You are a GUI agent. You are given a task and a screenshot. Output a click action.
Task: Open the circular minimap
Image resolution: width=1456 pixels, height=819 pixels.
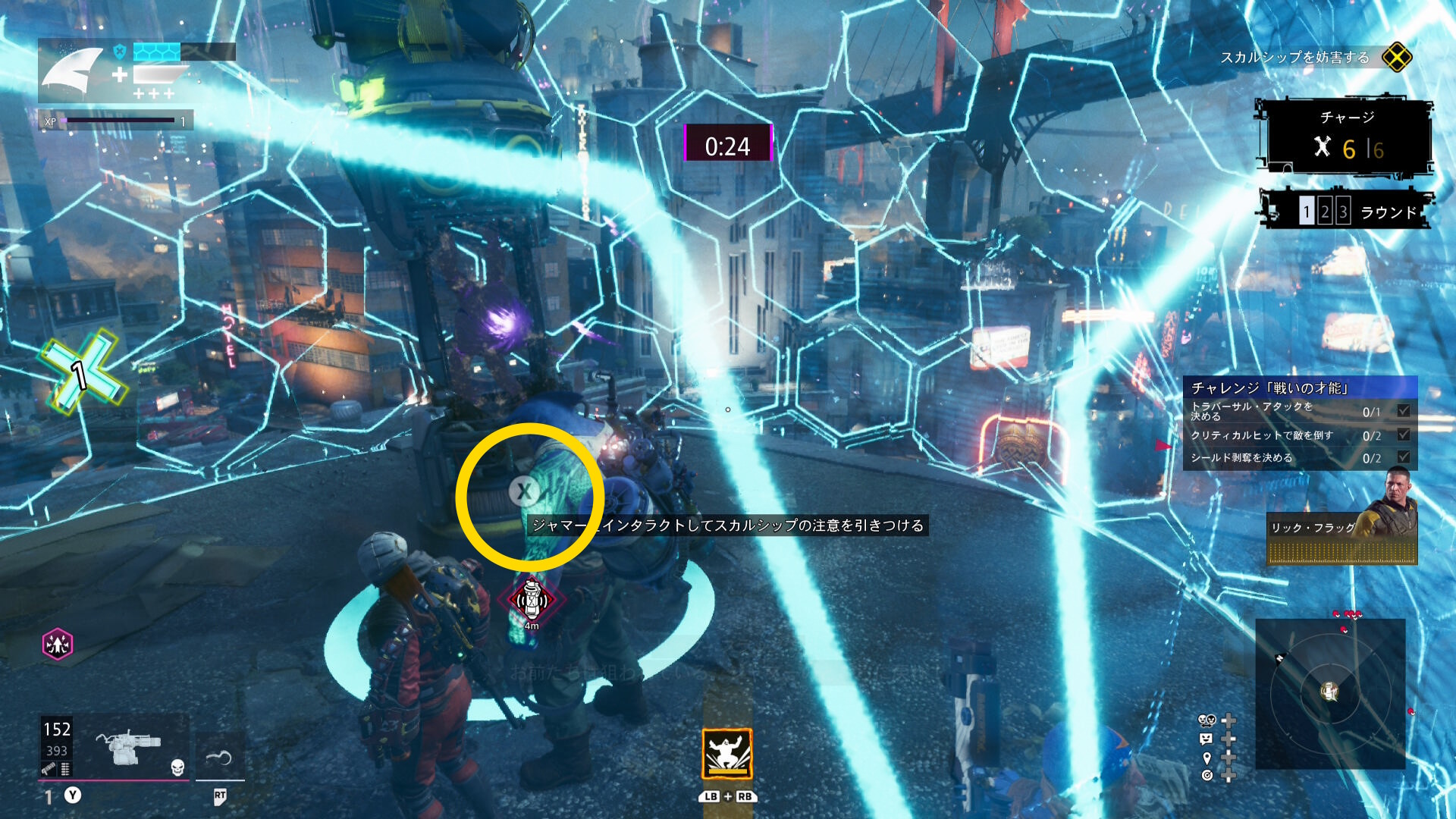pos(1330,692)
